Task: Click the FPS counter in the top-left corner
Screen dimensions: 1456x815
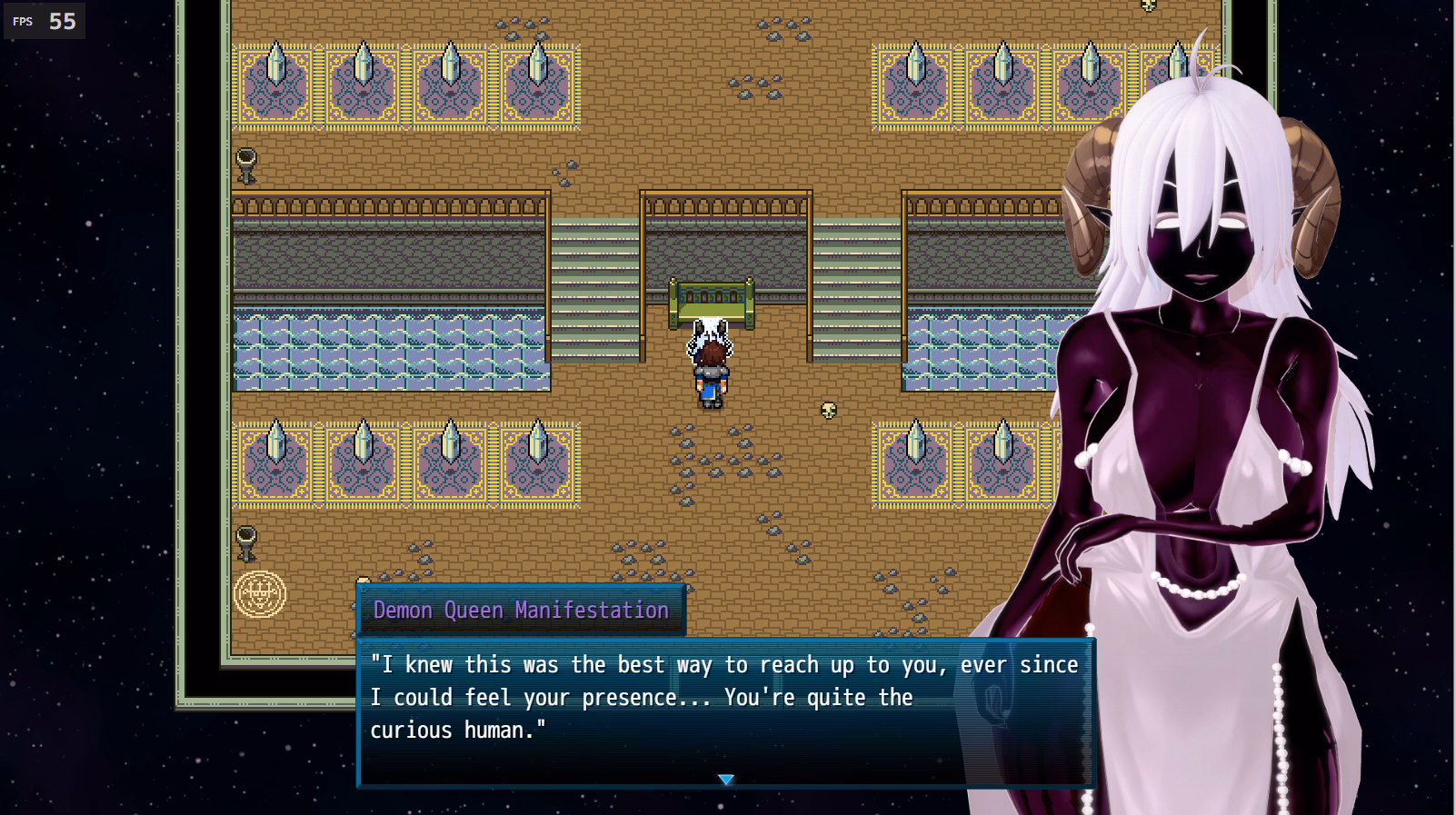Action: (x=44, y=20)
